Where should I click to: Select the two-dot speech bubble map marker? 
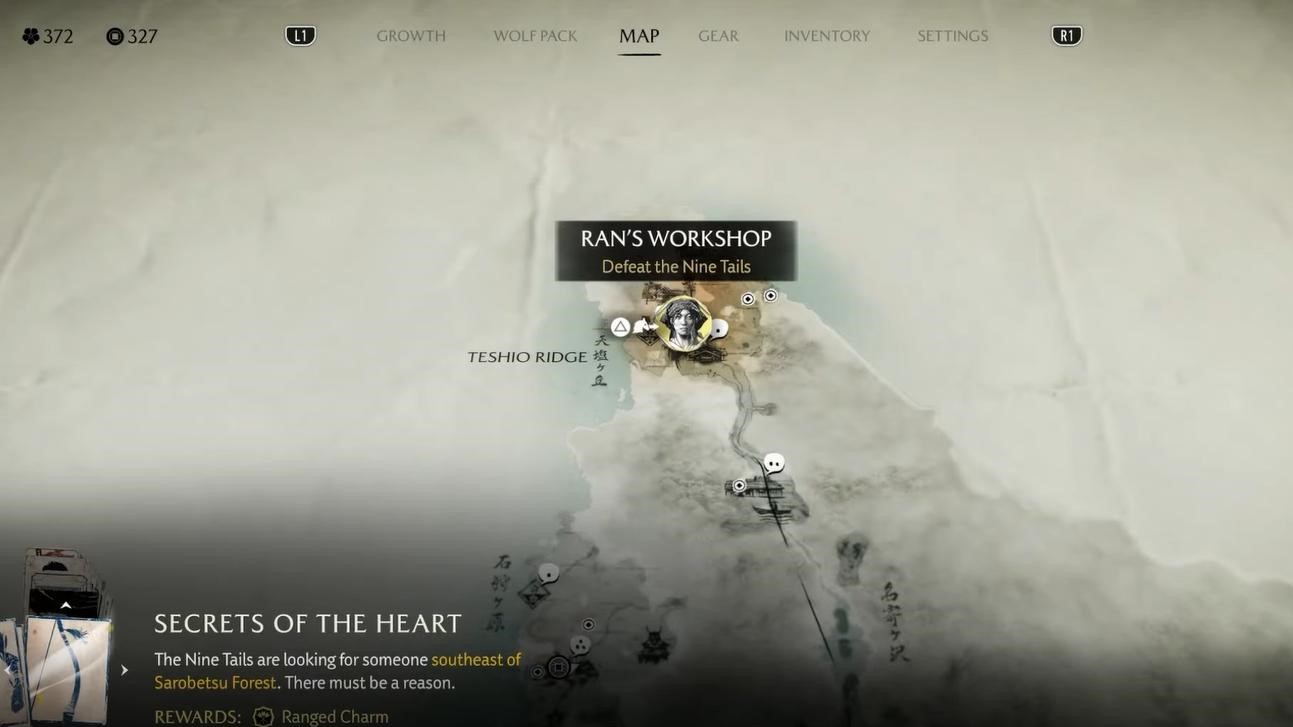(x=774, y=463)
